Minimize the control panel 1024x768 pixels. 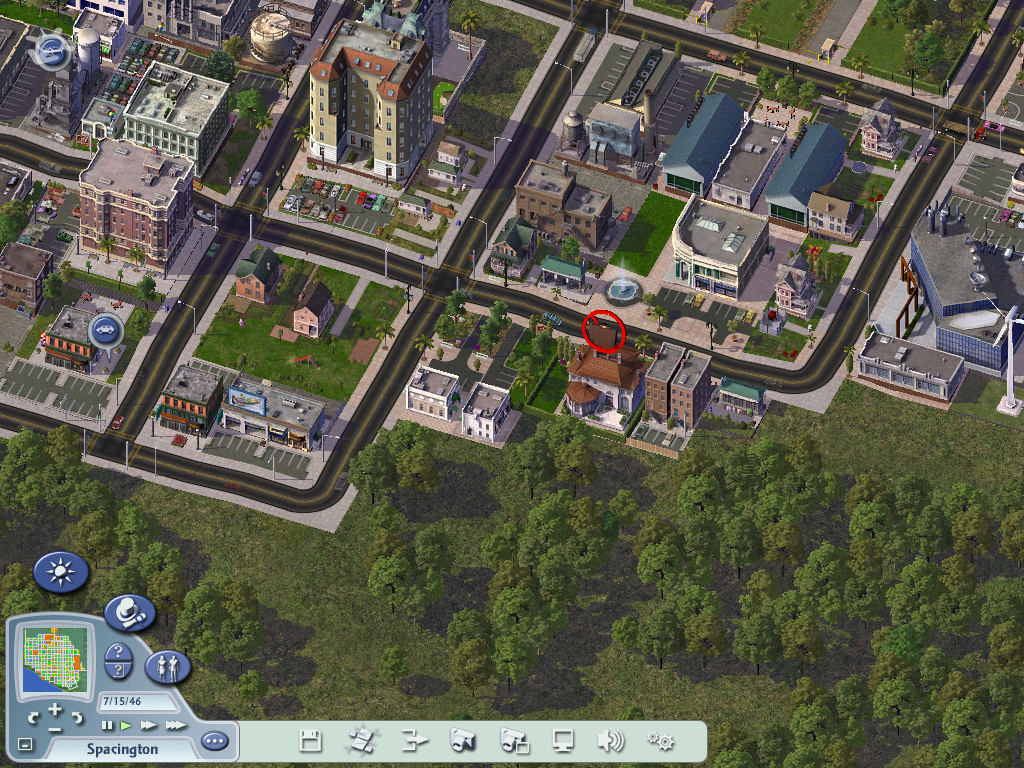pyautogui.click(x=25, y=744)
